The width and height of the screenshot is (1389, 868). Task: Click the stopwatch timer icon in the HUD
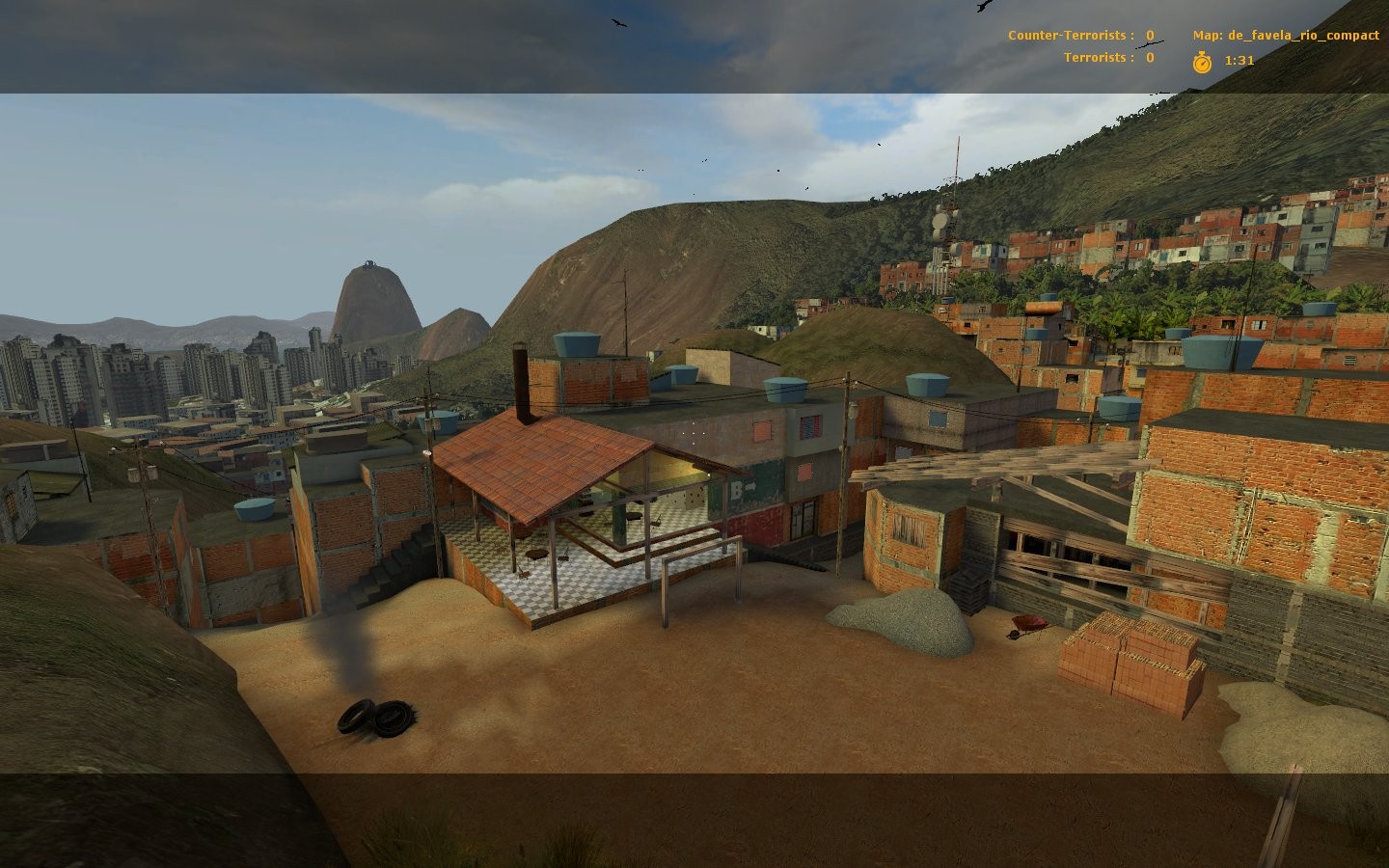1202,60
